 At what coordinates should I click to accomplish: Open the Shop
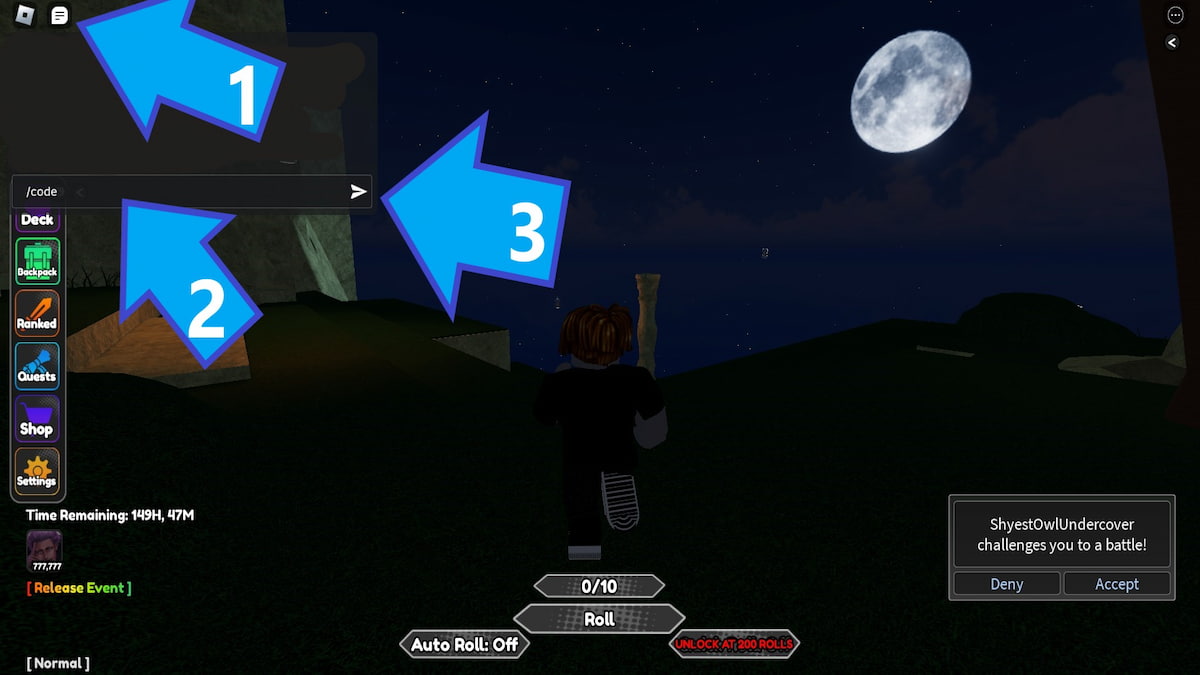pos(37,418)
